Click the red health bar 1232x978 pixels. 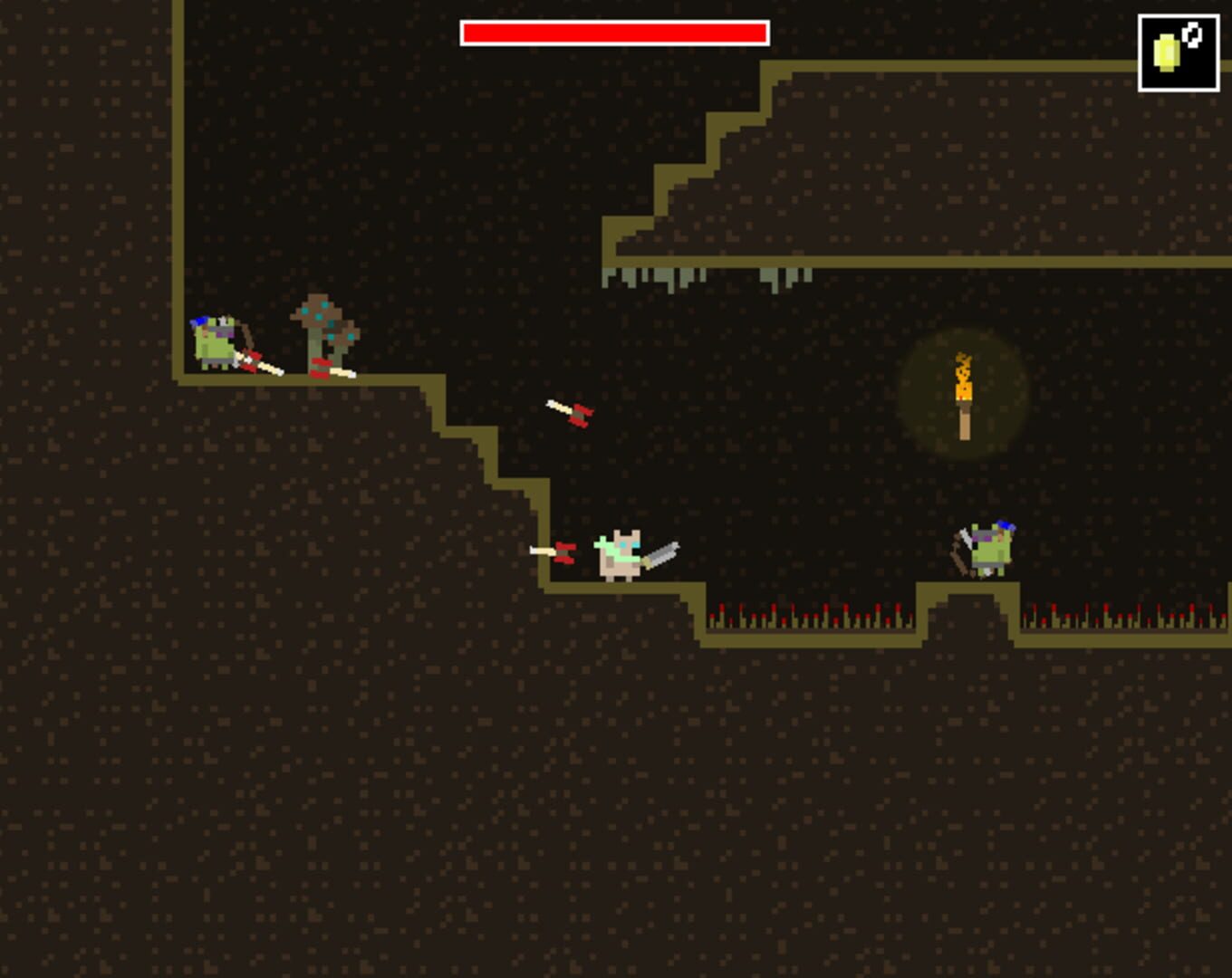pos(614,34)
